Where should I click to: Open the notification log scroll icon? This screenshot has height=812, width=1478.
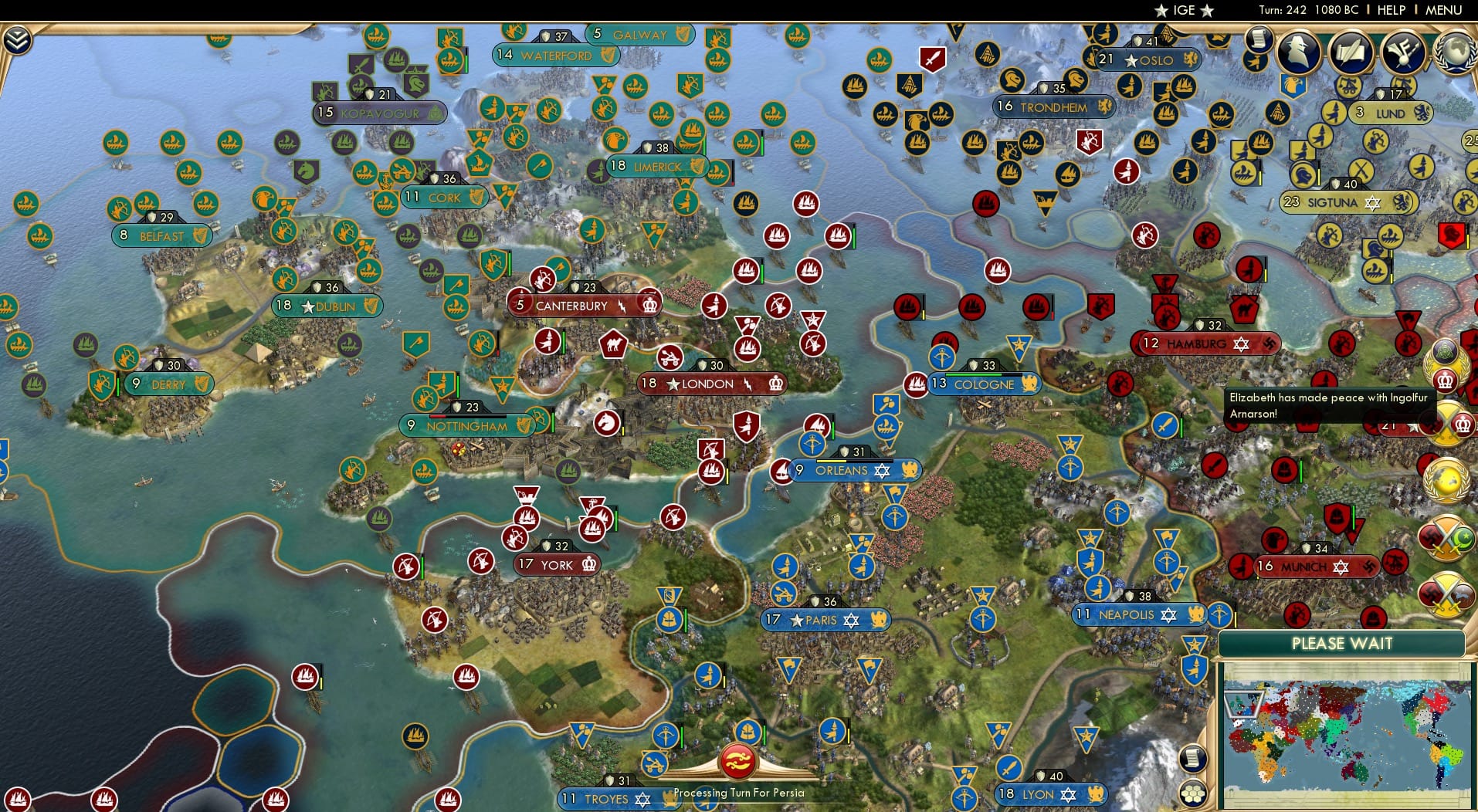[1259, 40]
